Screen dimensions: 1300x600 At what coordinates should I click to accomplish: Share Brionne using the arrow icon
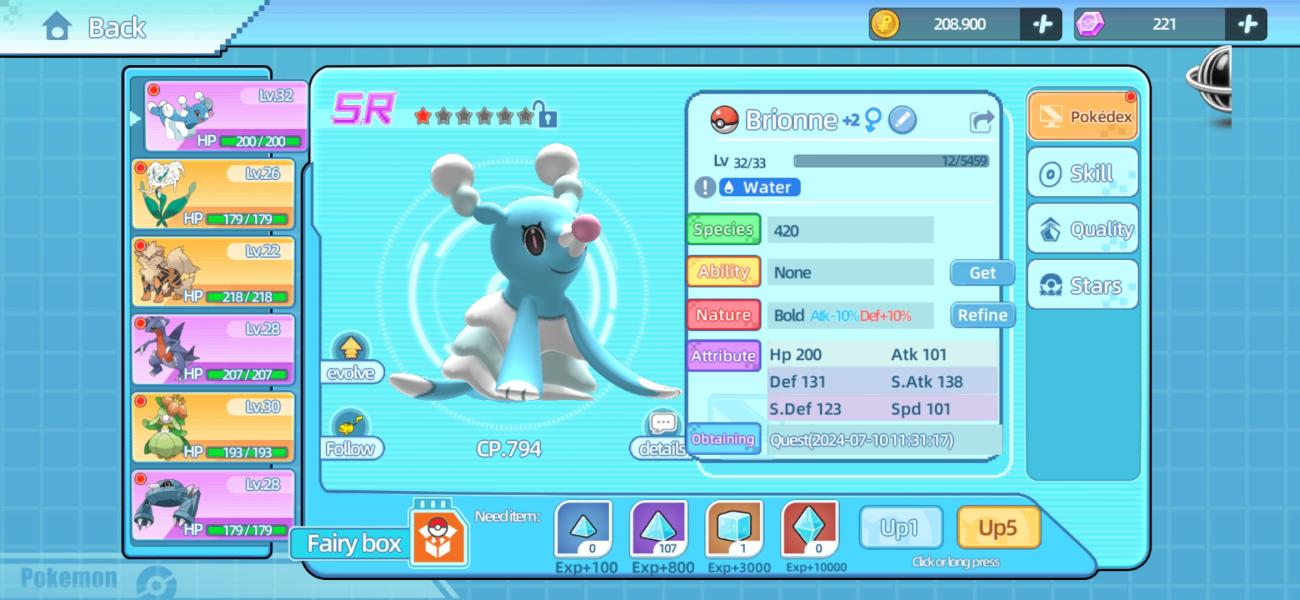click(x=982, y=121)
